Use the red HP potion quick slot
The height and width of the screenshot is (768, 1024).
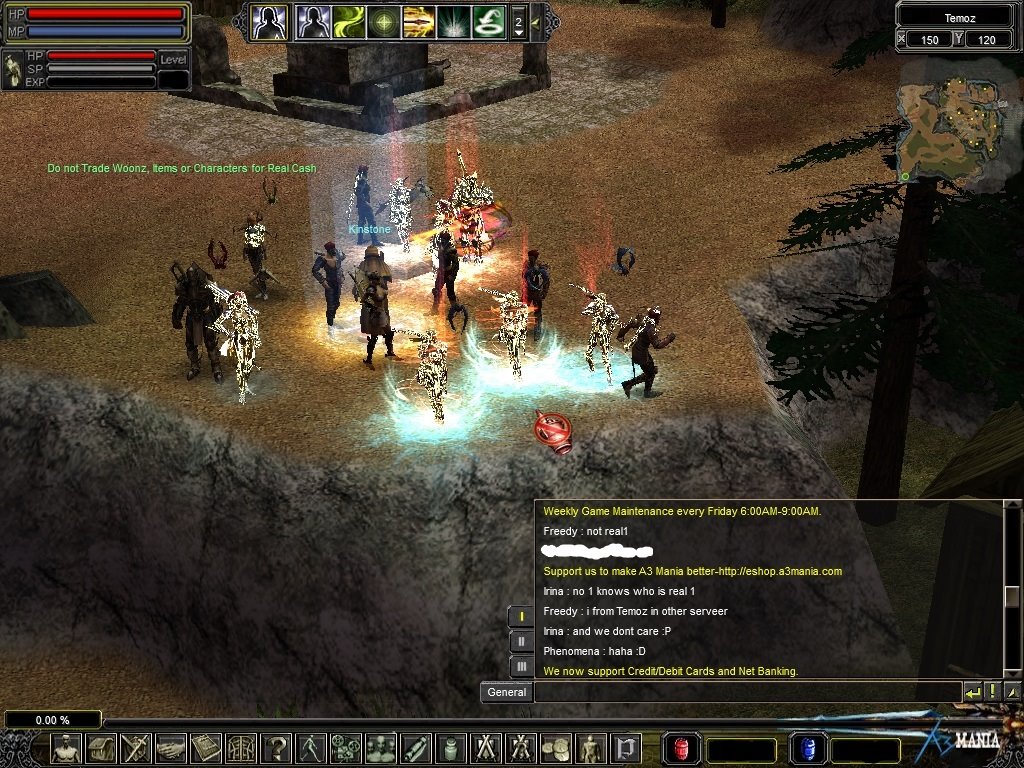pos(681,748)
